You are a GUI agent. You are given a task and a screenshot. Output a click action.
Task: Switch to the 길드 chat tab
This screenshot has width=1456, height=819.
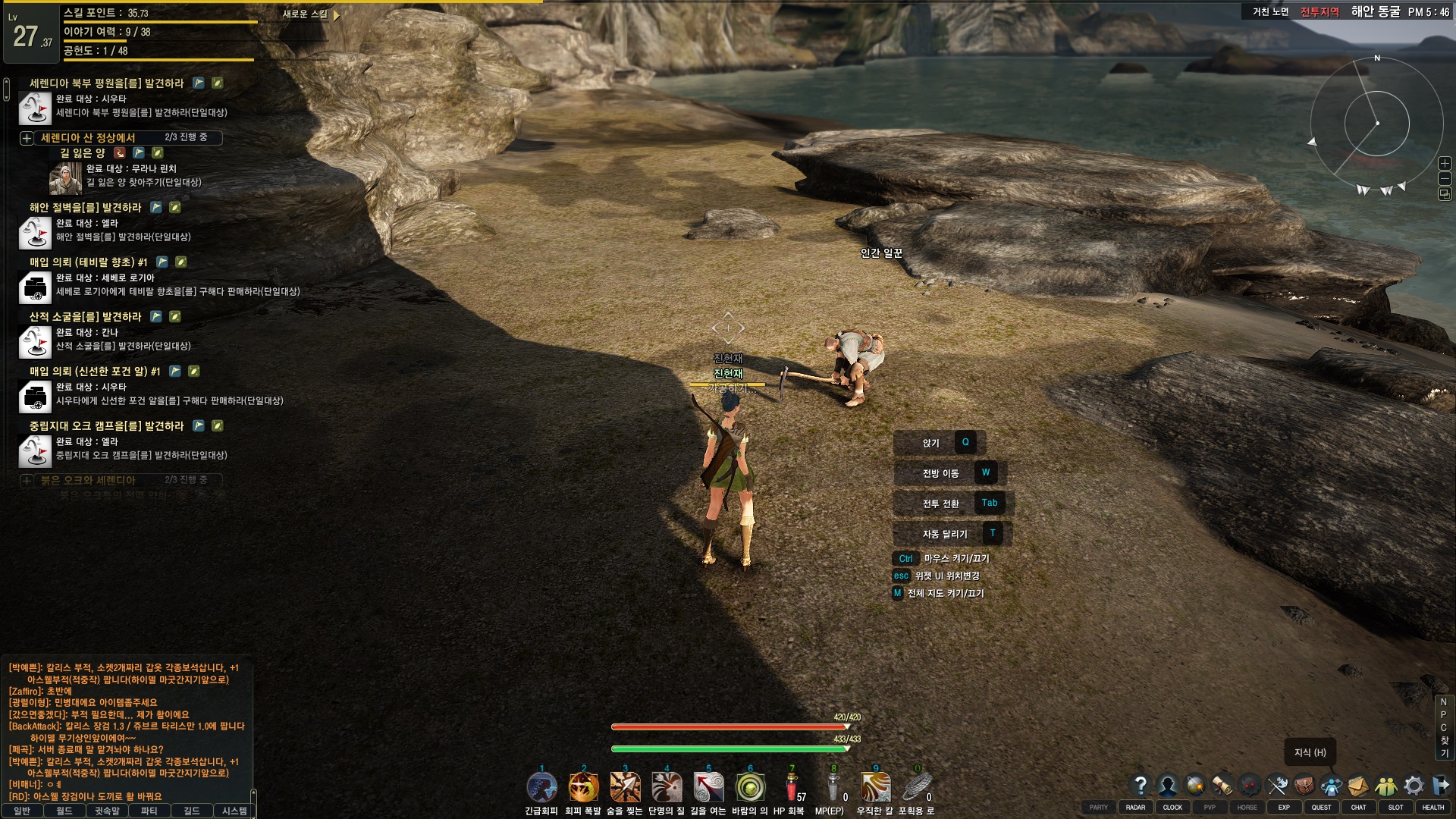(191, 811)
